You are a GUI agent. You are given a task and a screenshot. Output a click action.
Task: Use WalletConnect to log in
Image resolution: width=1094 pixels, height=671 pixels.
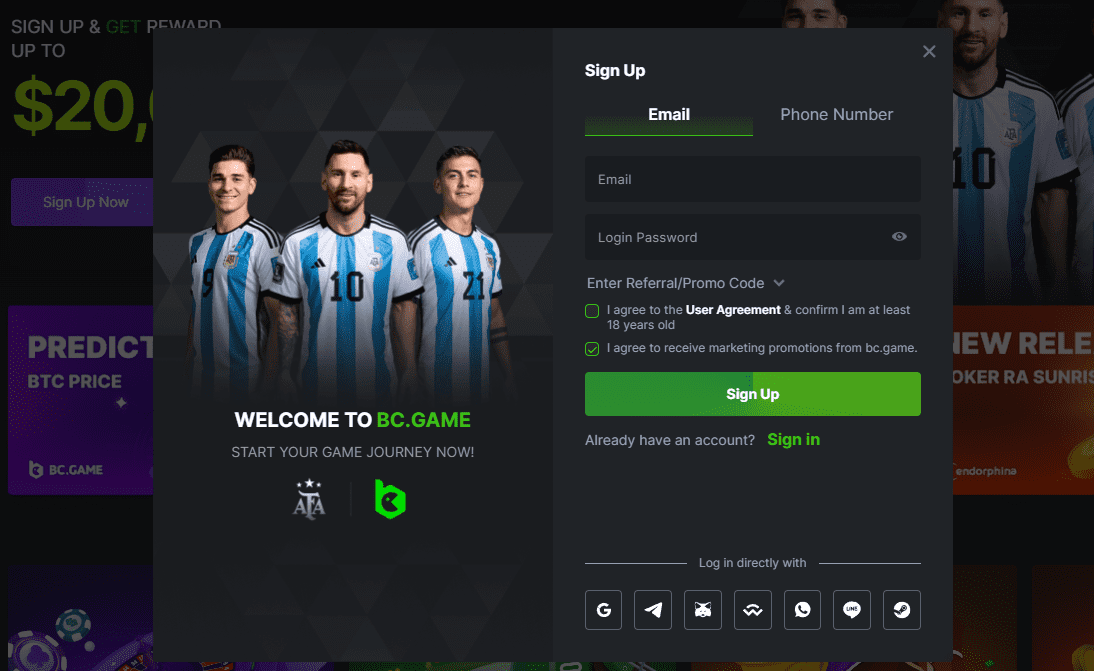[x=752, y=610]
